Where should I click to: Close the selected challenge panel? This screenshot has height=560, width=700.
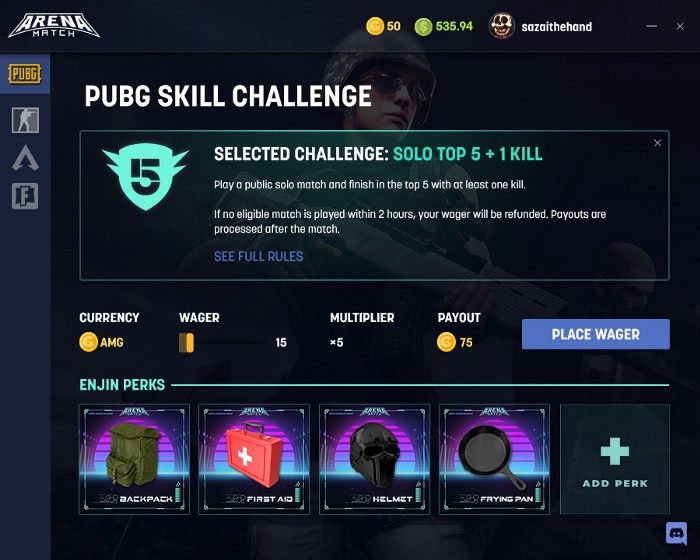click(657, 143)
